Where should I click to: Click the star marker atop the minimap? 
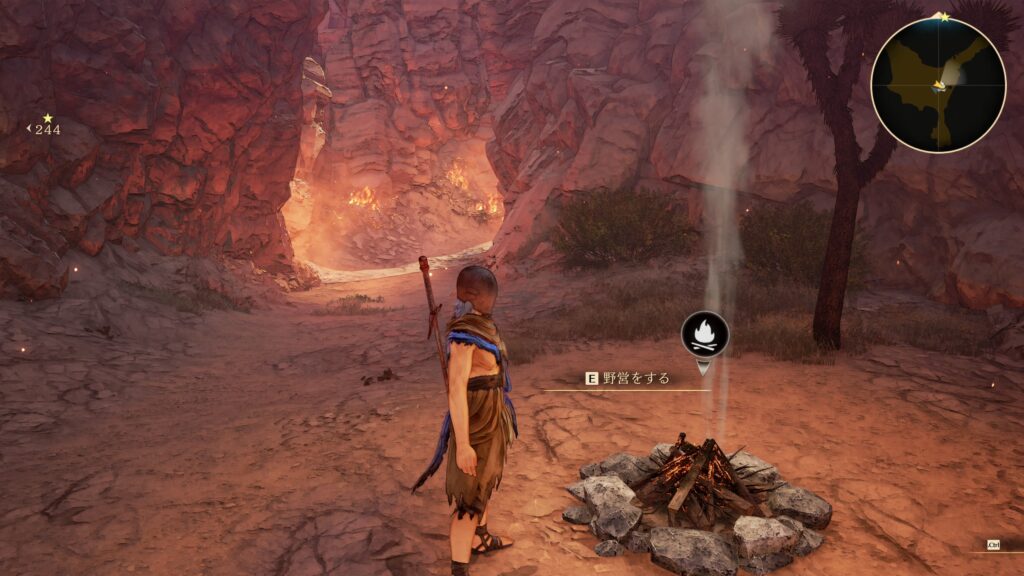[x=943, y=17]
